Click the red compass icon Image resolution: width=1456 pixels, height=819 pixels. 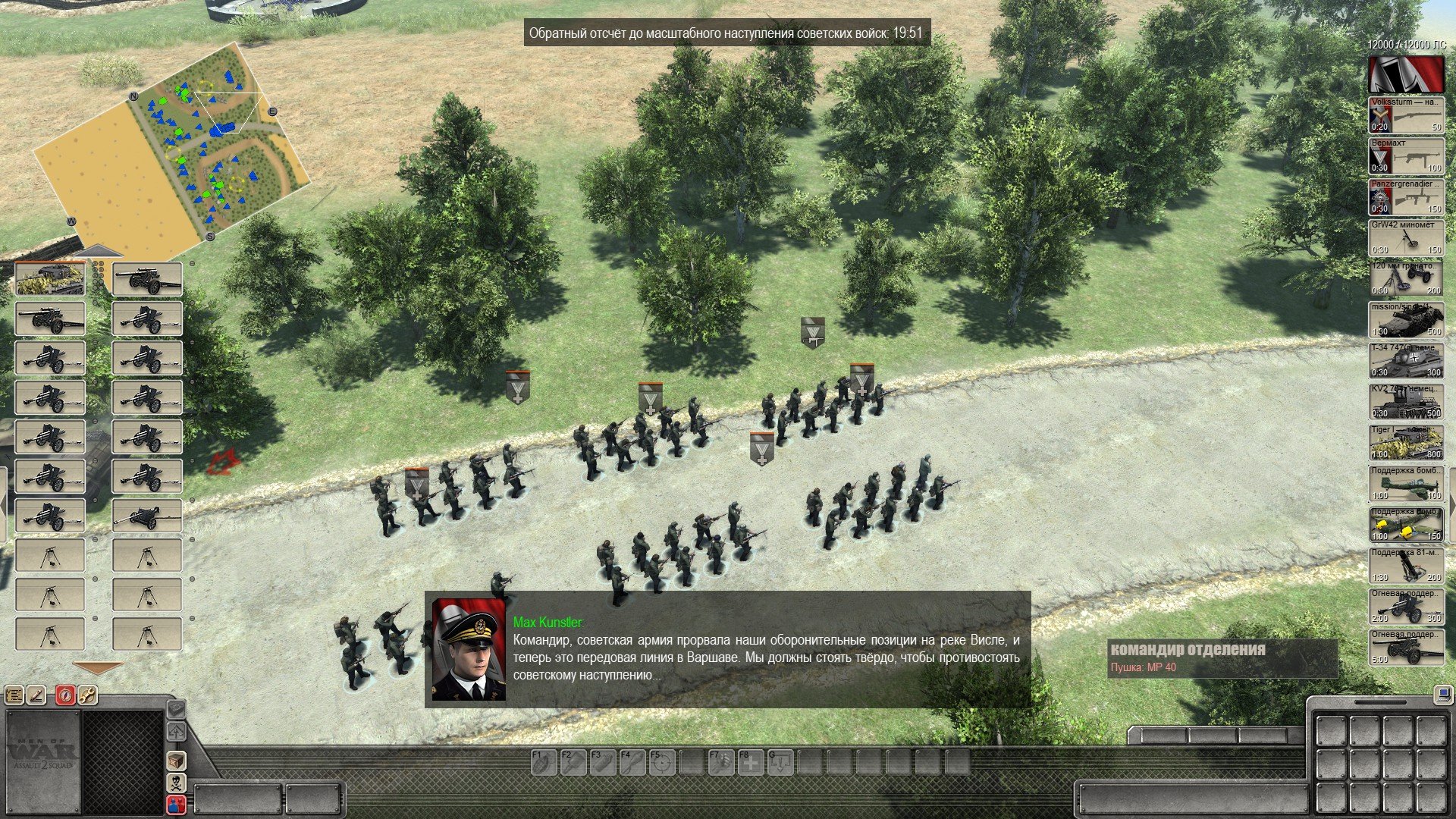click(65, 695)
